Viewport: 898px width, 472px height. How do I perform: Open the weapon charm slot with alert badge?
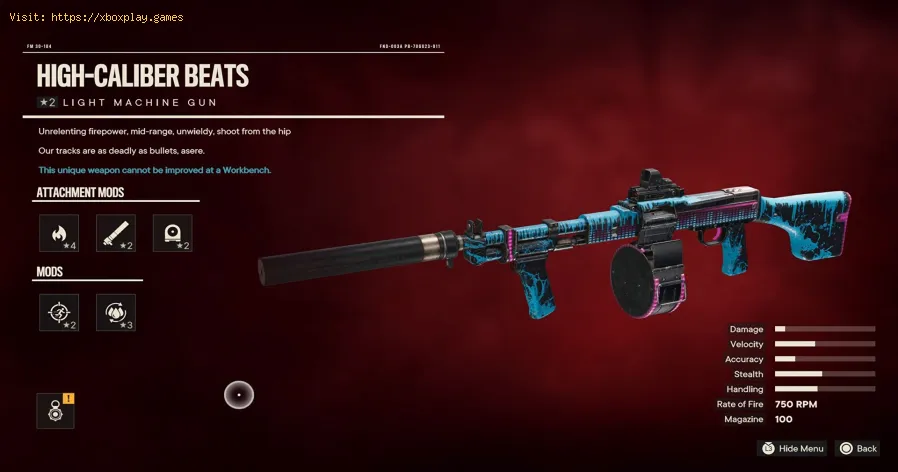click(55, 411)
